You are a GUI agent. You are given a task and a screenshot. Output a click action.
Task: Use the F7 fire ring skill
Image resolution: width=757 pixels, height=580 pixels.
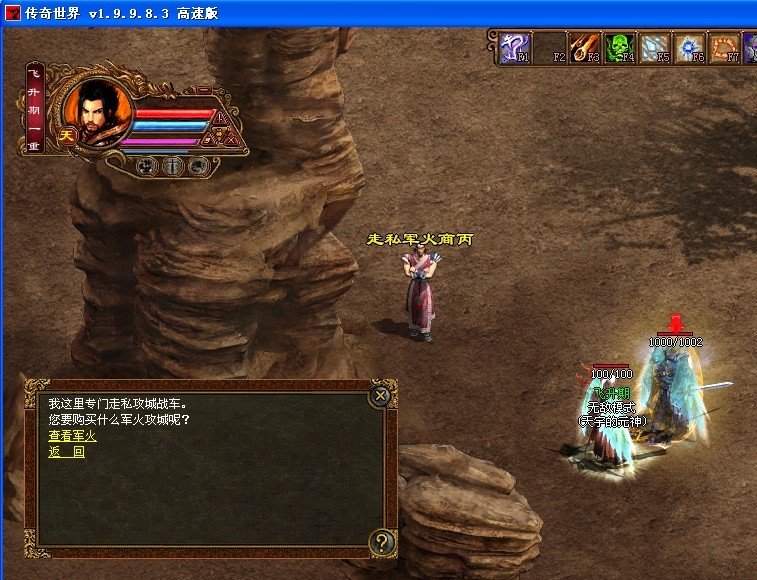tap(723, 47)
